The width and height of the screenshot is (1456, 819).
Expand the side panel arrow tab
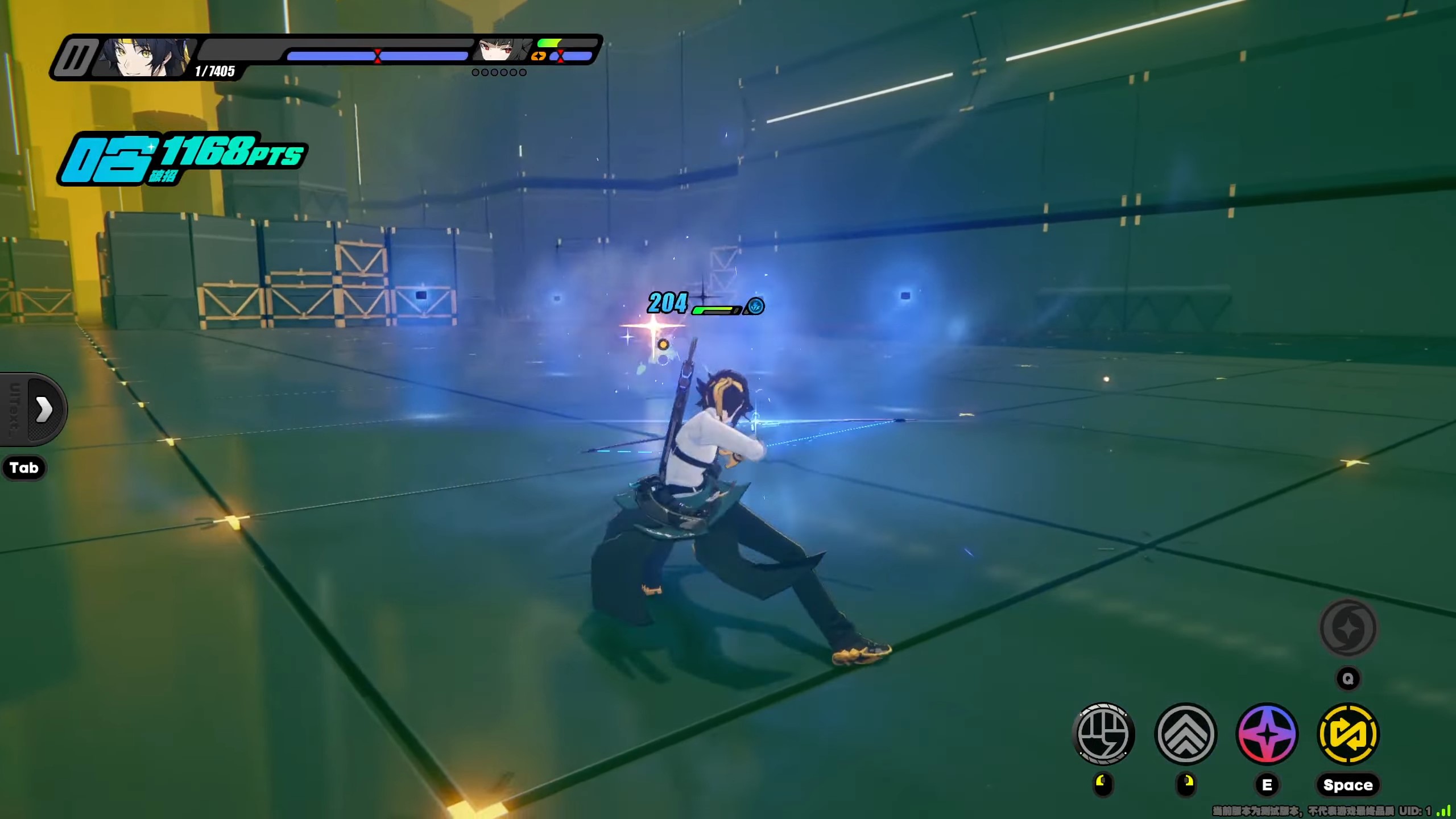(x=43, y=409)
